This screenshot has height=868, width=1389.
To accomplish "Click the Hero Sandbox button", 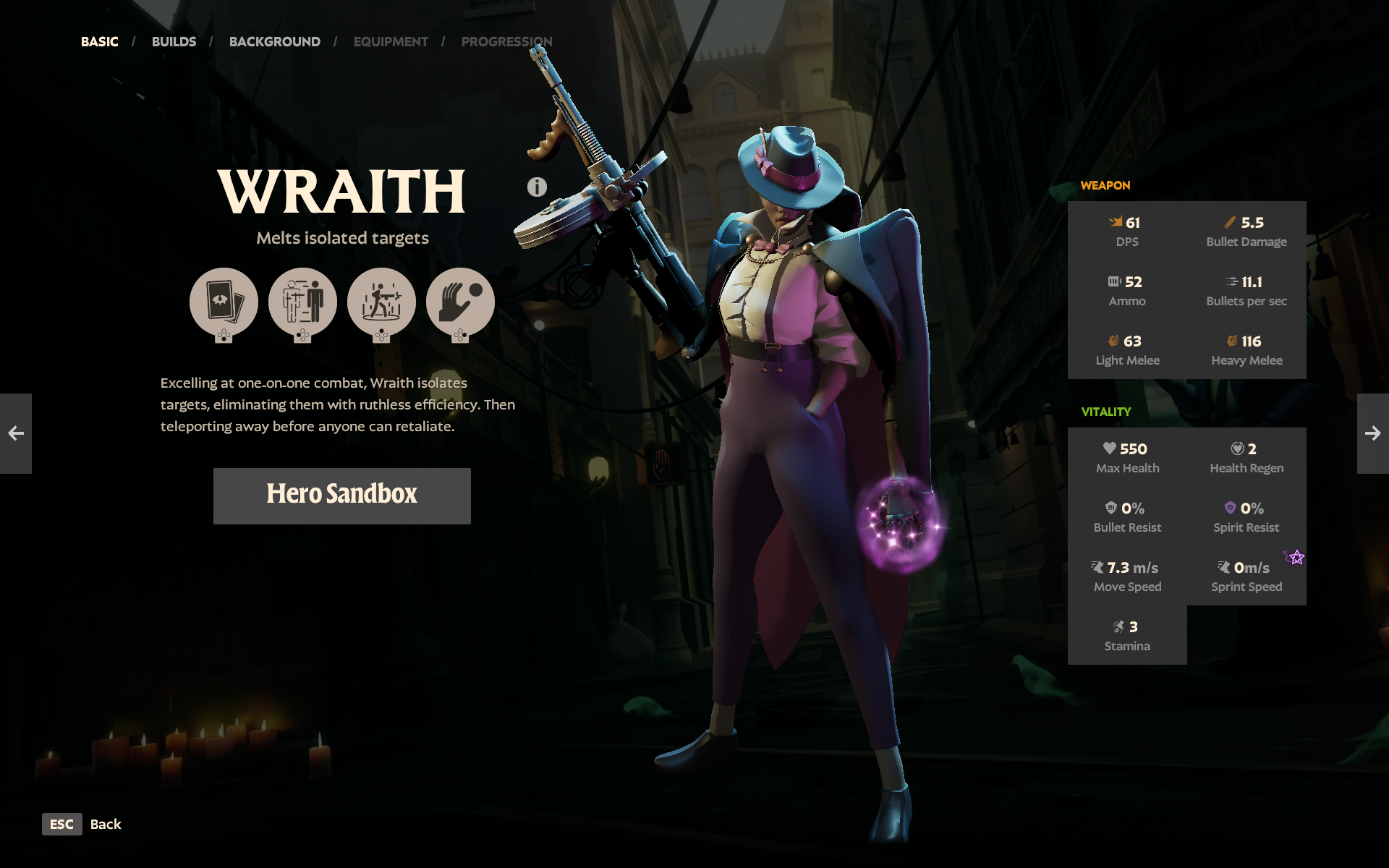I will tap(341, 495).
